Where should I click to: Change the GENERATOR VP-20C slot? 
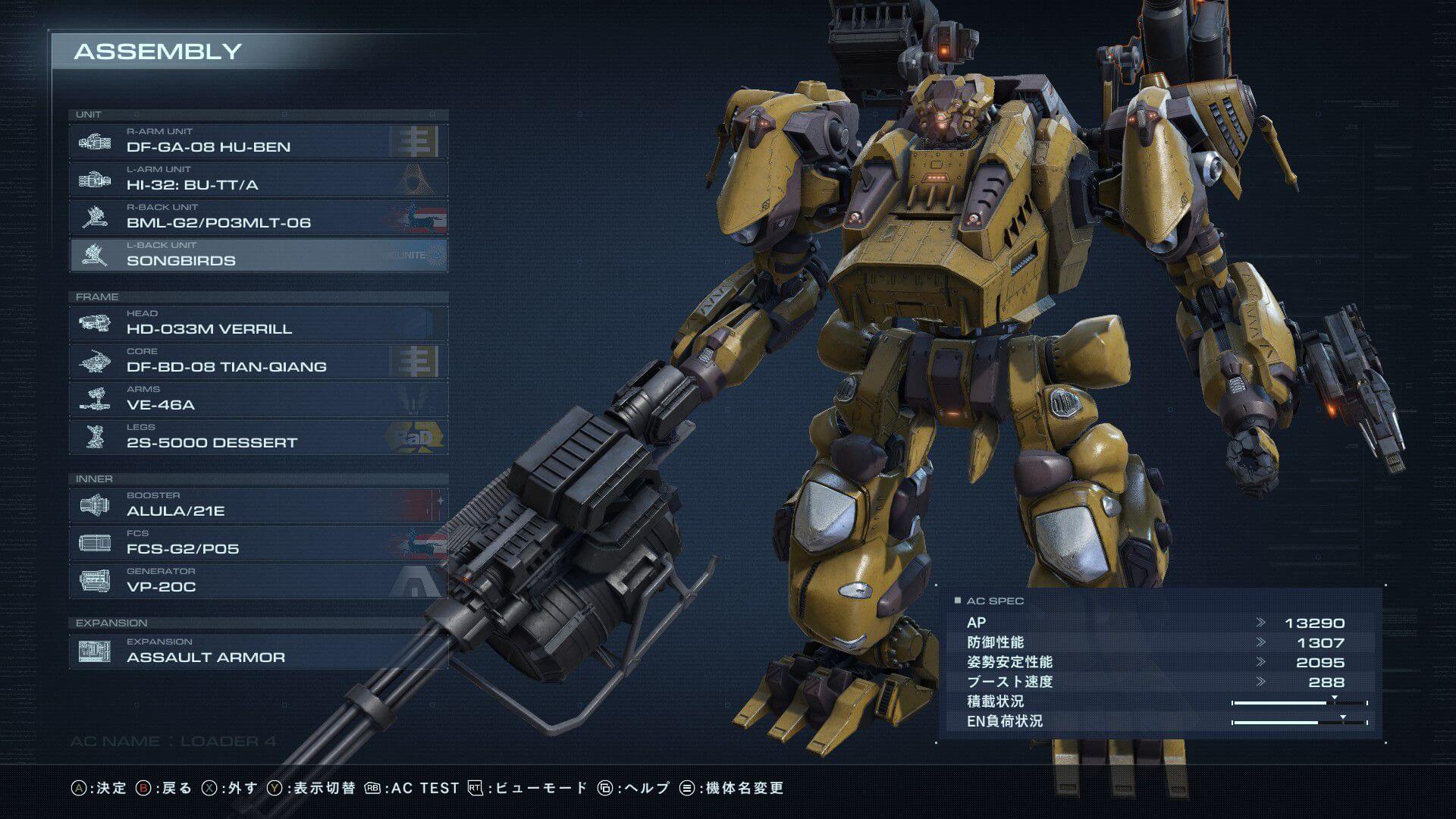pos(258,581)
